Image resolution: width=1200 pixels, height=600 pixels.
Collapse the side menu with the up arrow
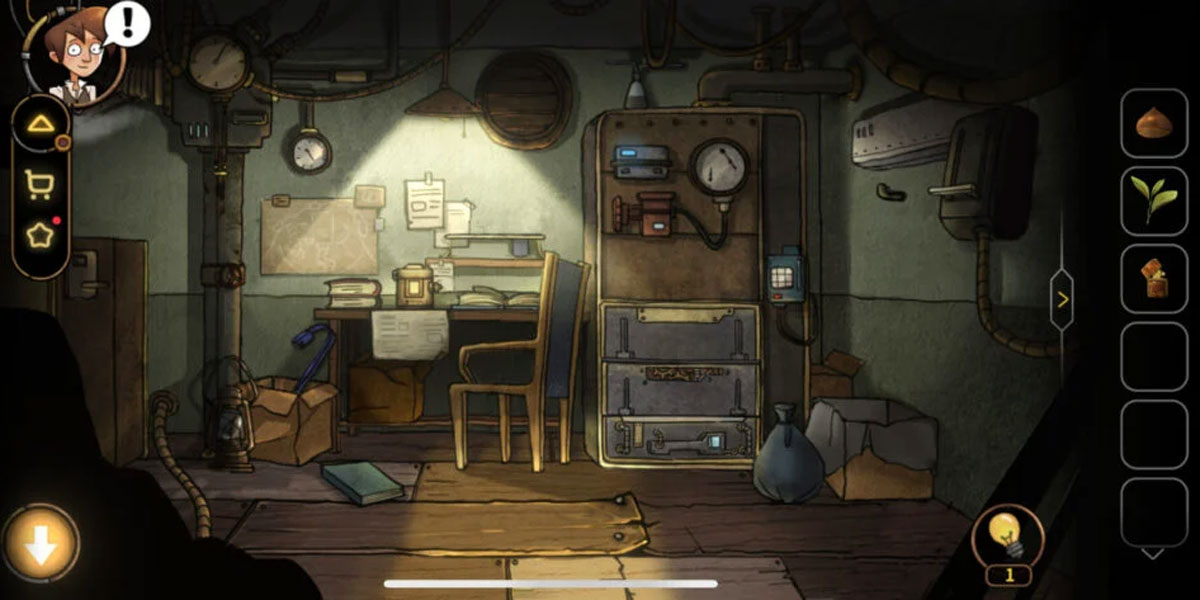[x=40, y=124]
